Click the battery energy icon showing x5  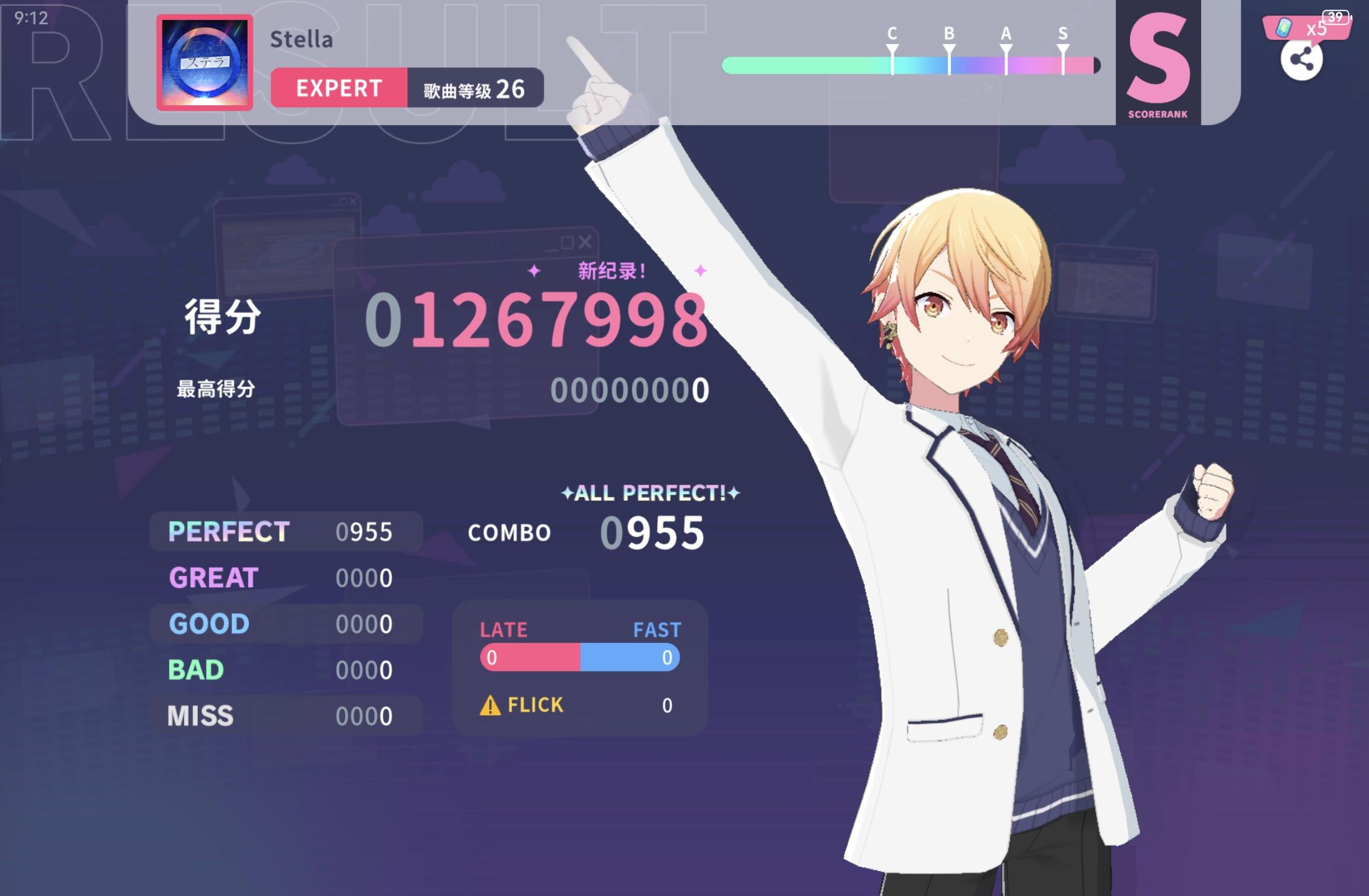1283,28
